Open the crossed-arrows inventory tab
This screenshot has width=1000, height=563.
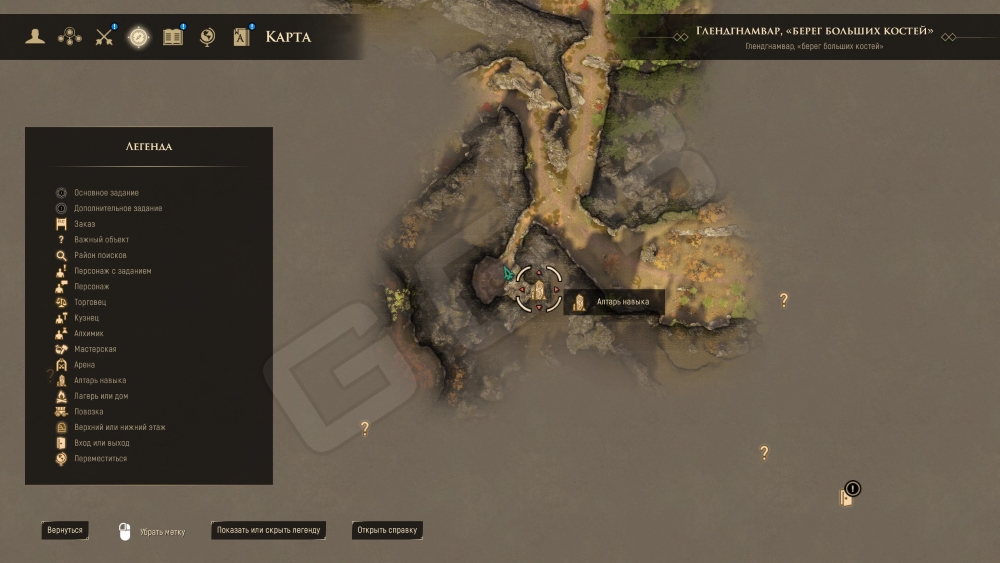(x=104, y=38)
